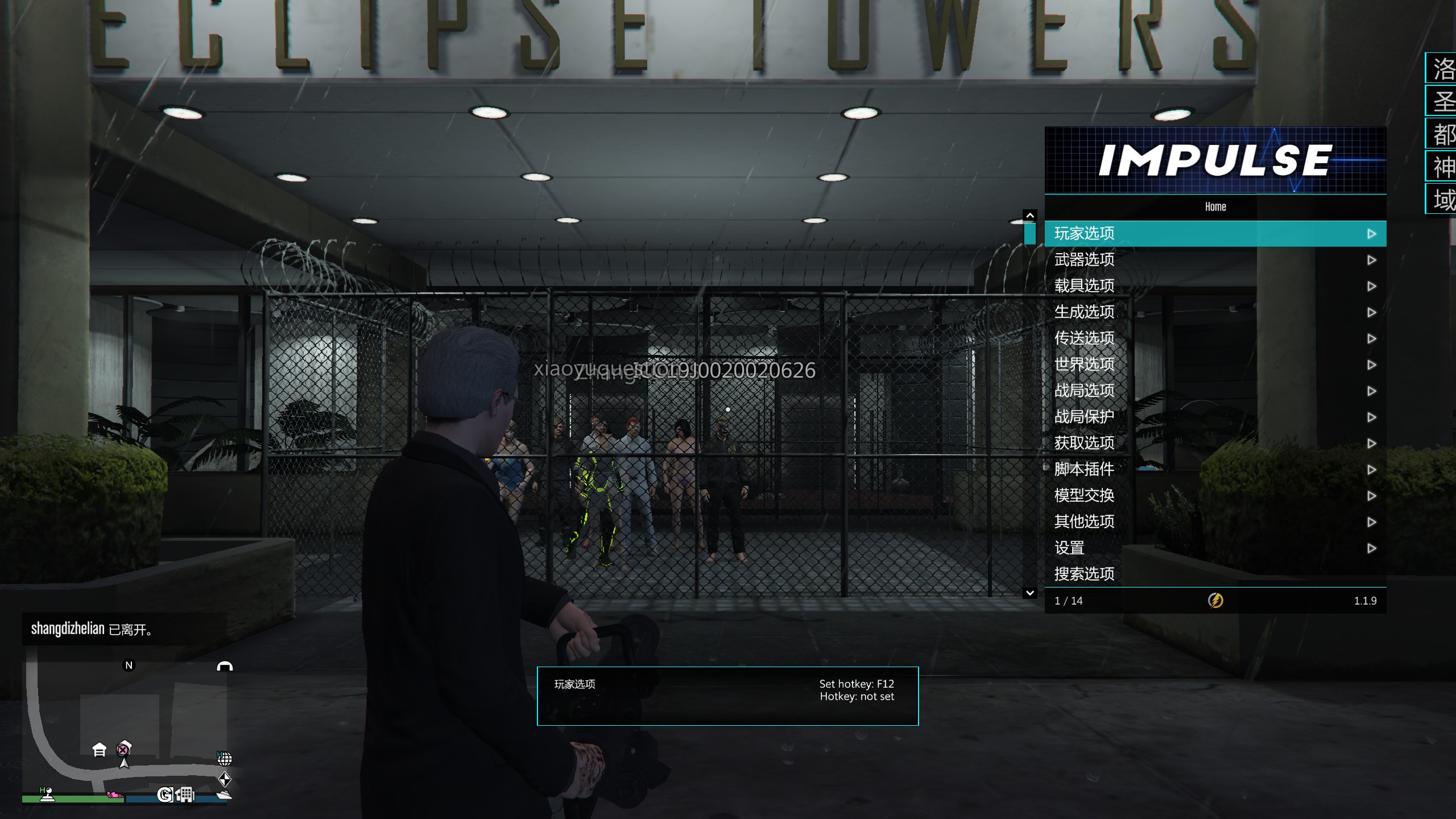
Task: Click the house marker on the minimap
Action: [x=100, y=750]
